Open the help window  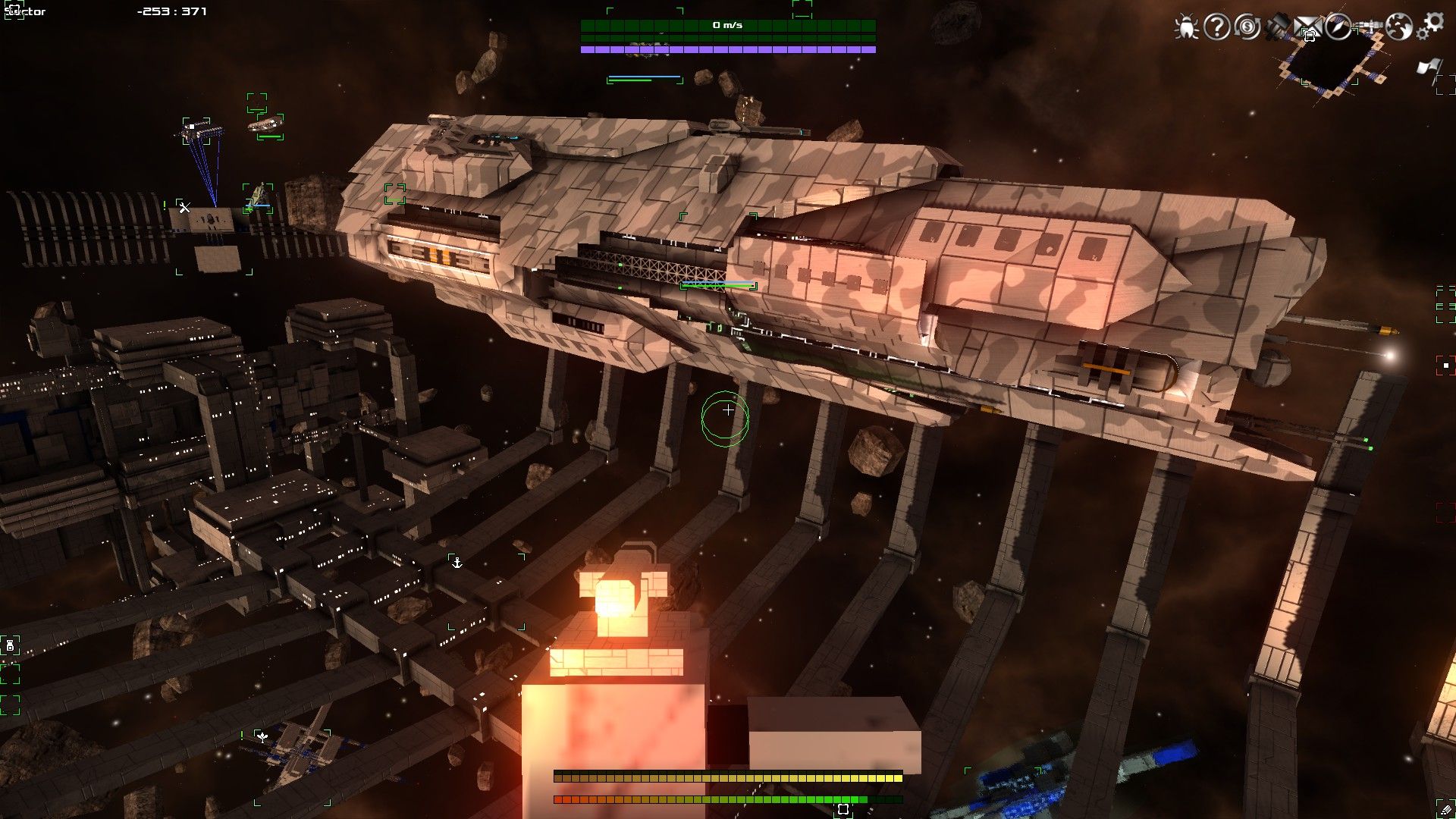[1216, 27]
